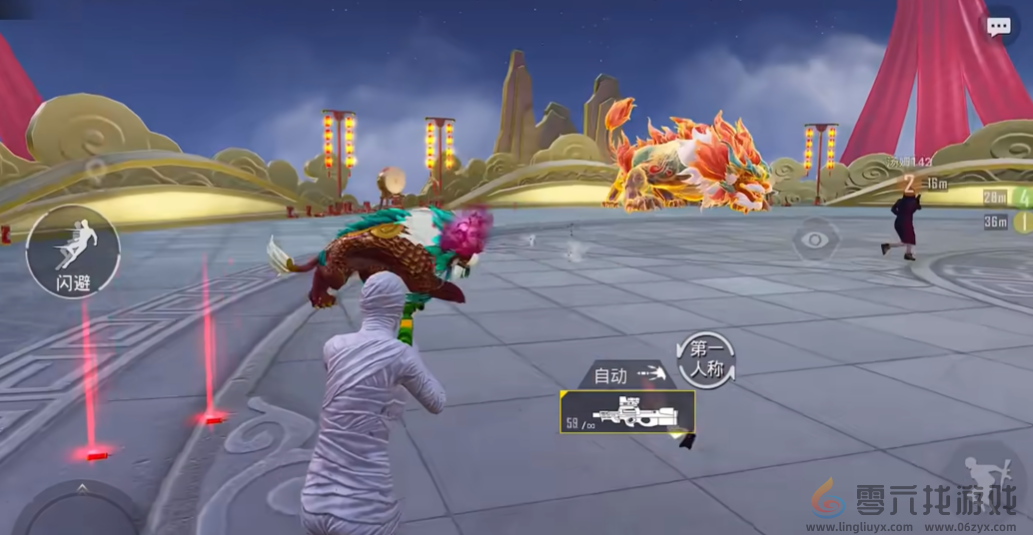Open the chat message bubble

(998, 28)
